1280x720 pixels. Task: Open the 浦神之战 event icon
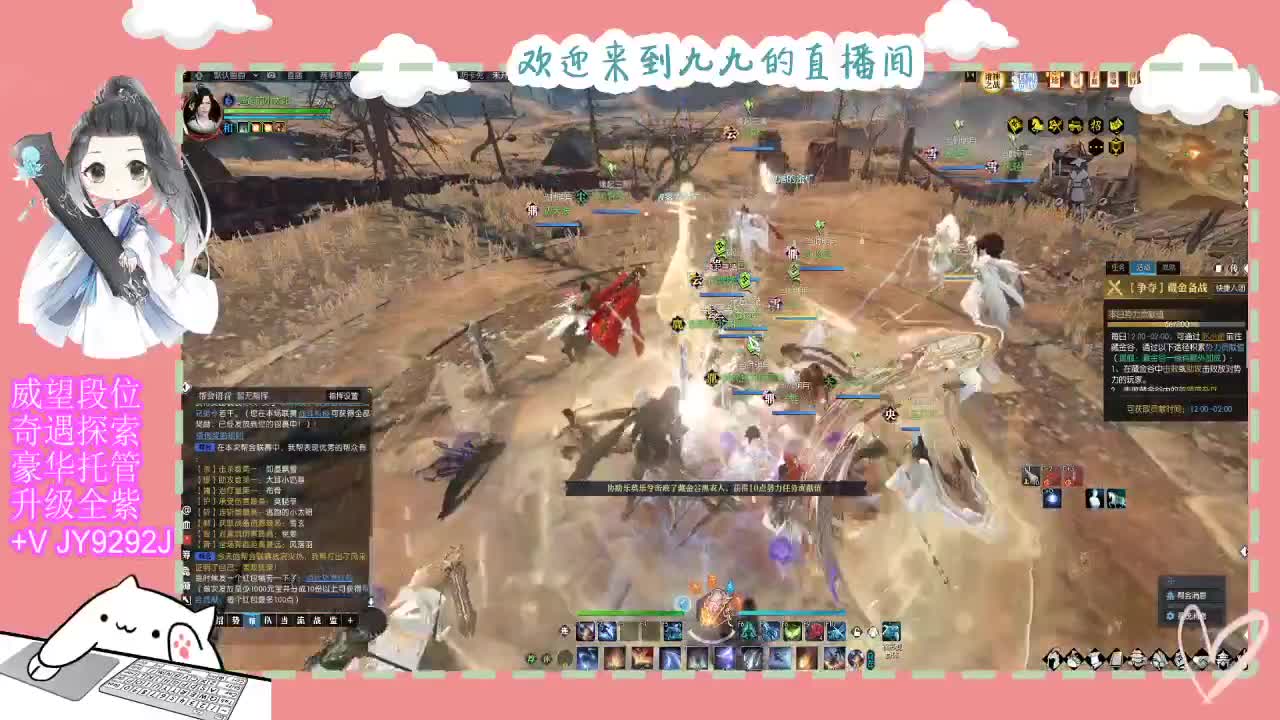(x=992, y=80)
